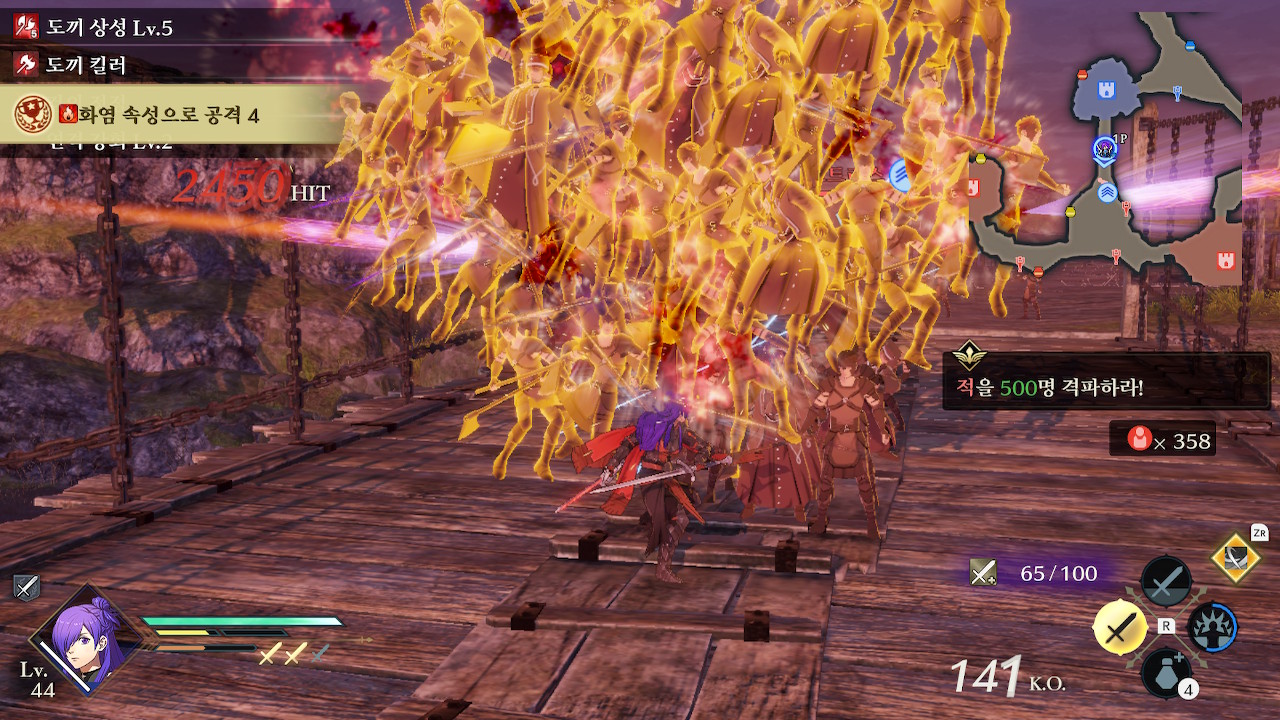Activate the golden diamond special skill icon
The width and height of the screenshot is (1280, 720).
[x=1236, y=558]
